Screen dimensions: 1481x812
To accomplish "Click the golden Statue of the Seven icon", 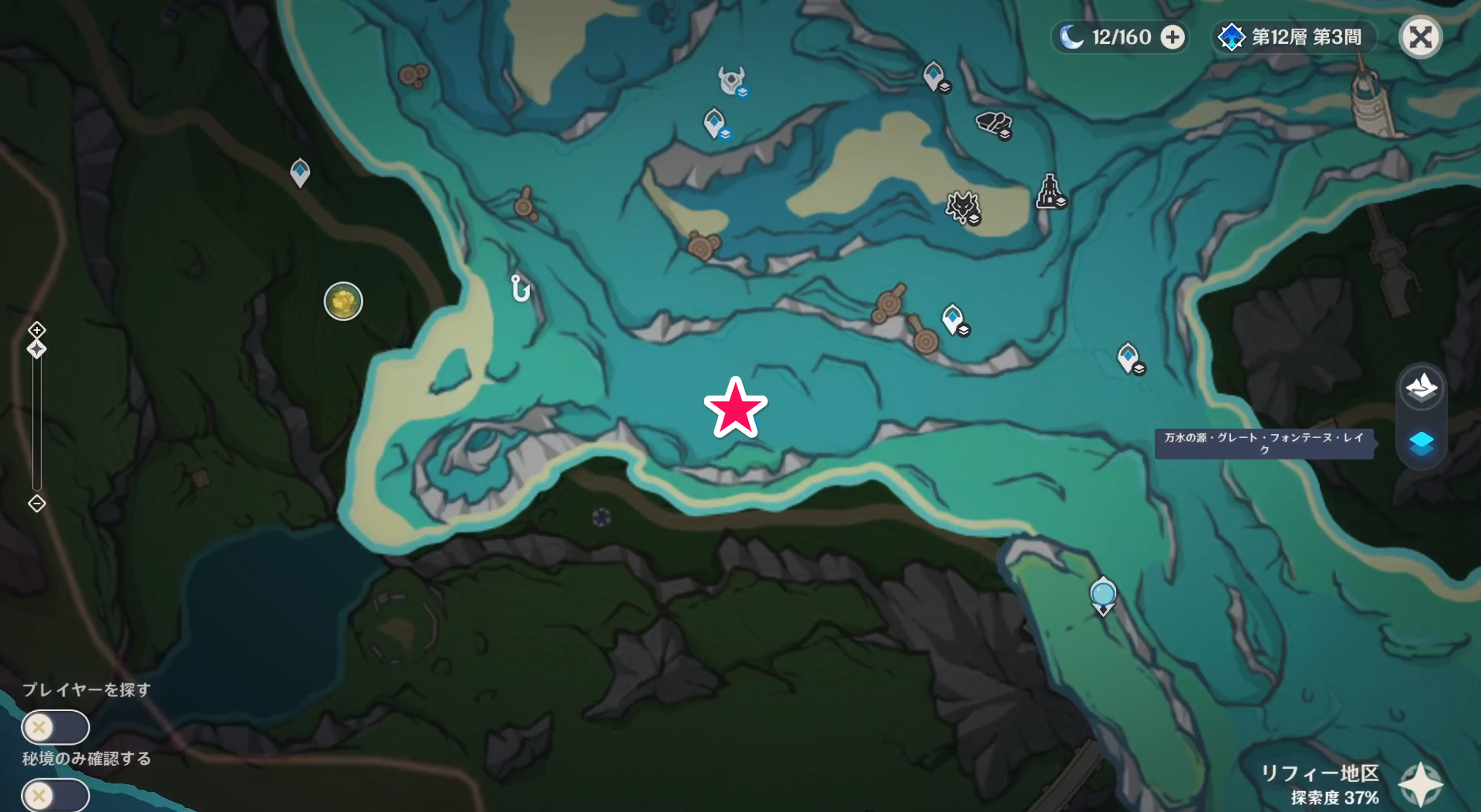I will (x=342, y=302).
